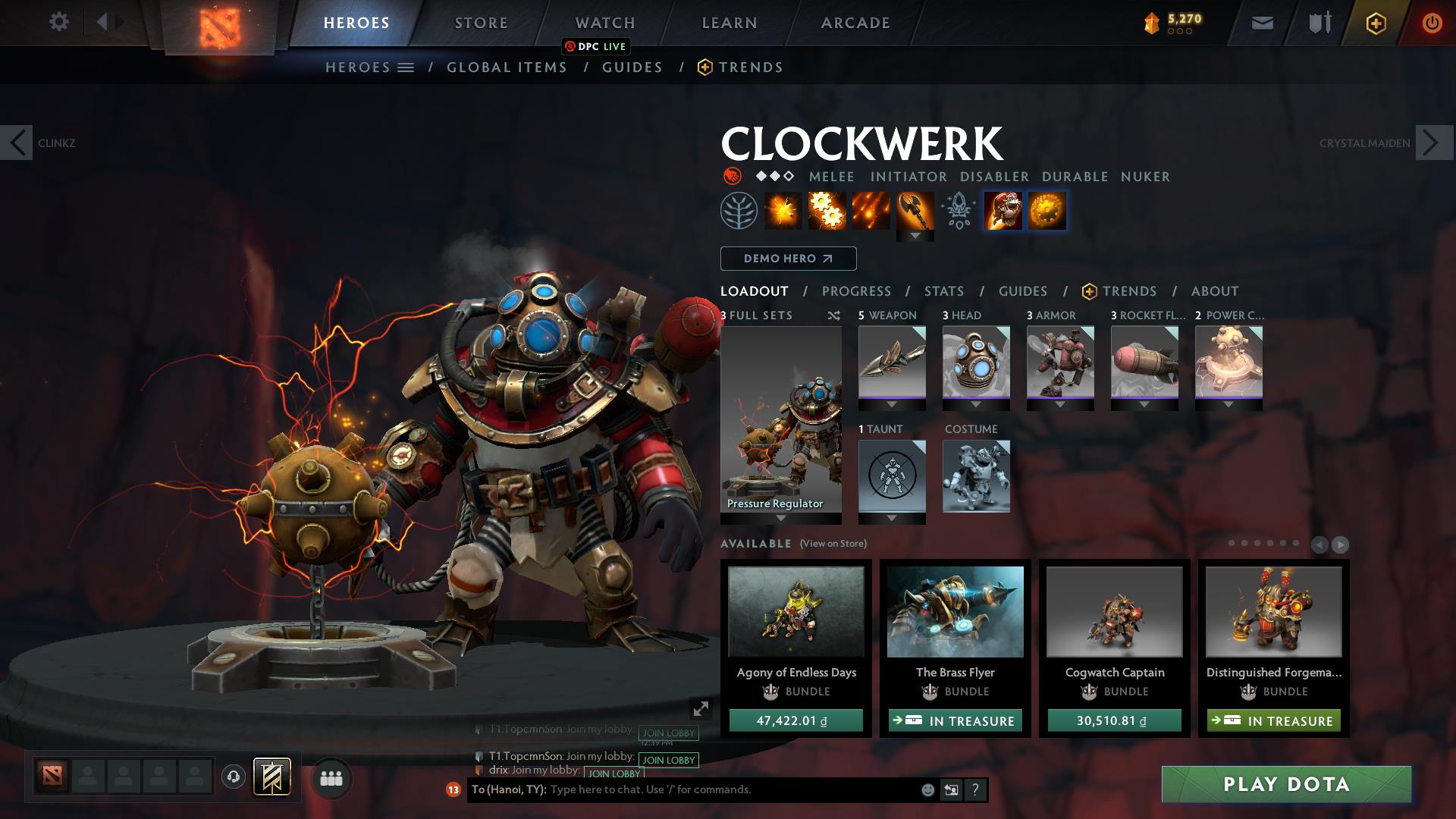Open View on Store link

pos(833,544)
